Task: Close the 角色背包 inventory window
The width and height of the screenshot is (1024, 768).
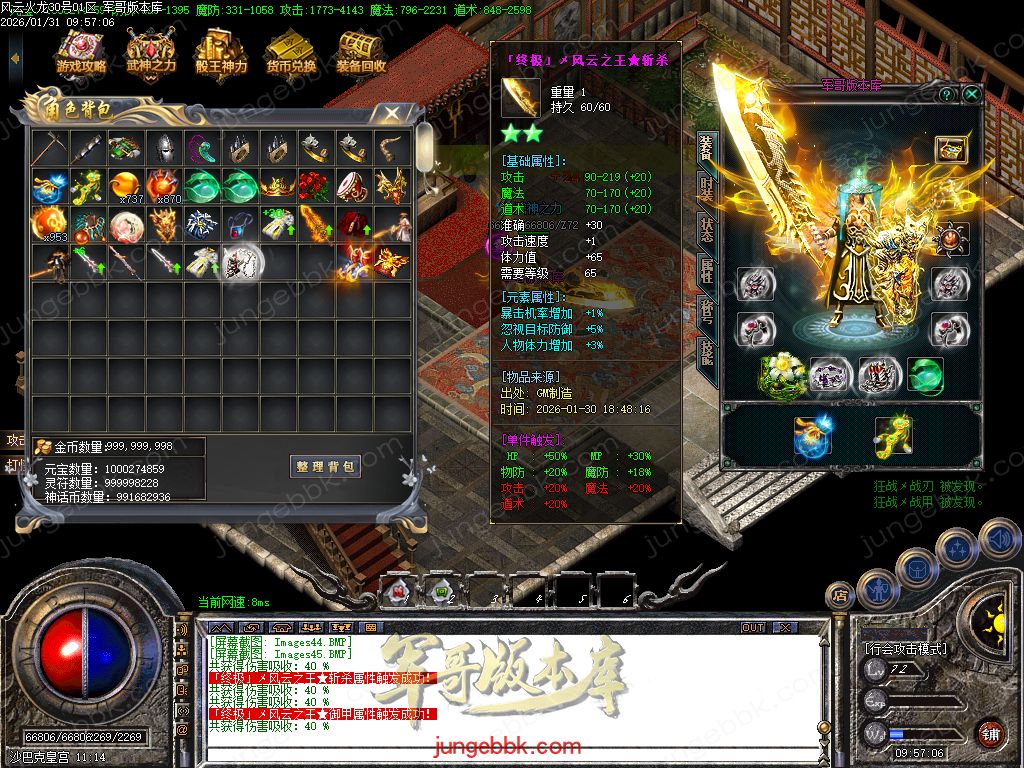Action: pyautogui.click(x=392, y=113)
